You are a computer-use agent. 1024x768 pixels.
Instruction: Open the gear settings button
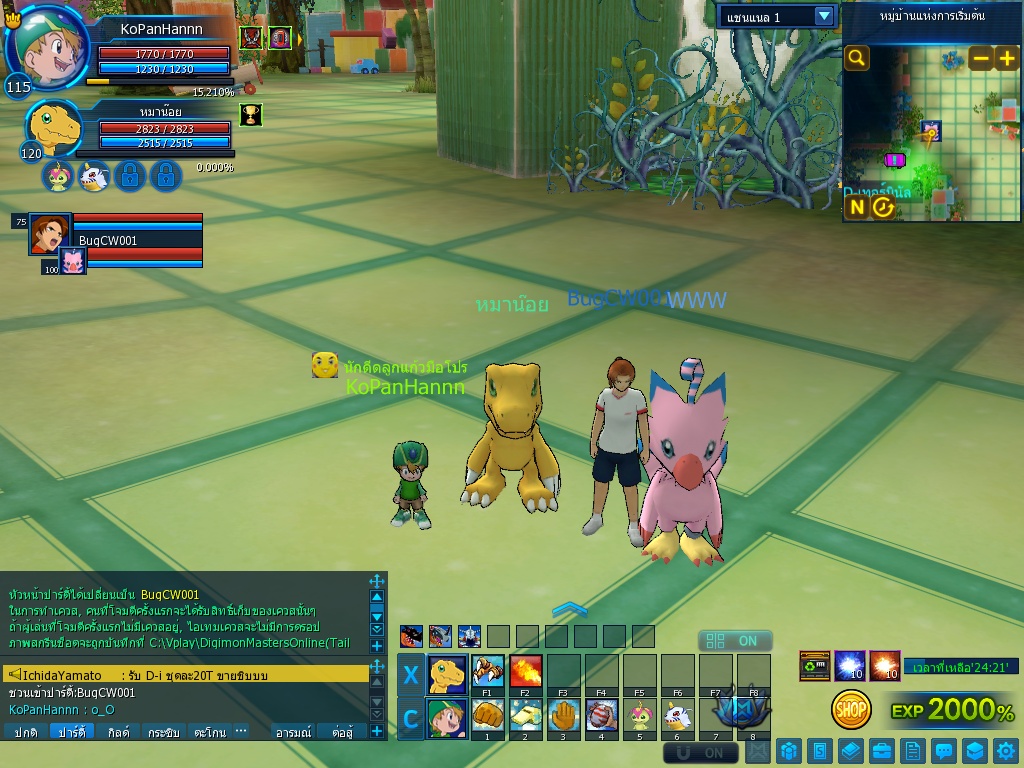pos(1007,750)
